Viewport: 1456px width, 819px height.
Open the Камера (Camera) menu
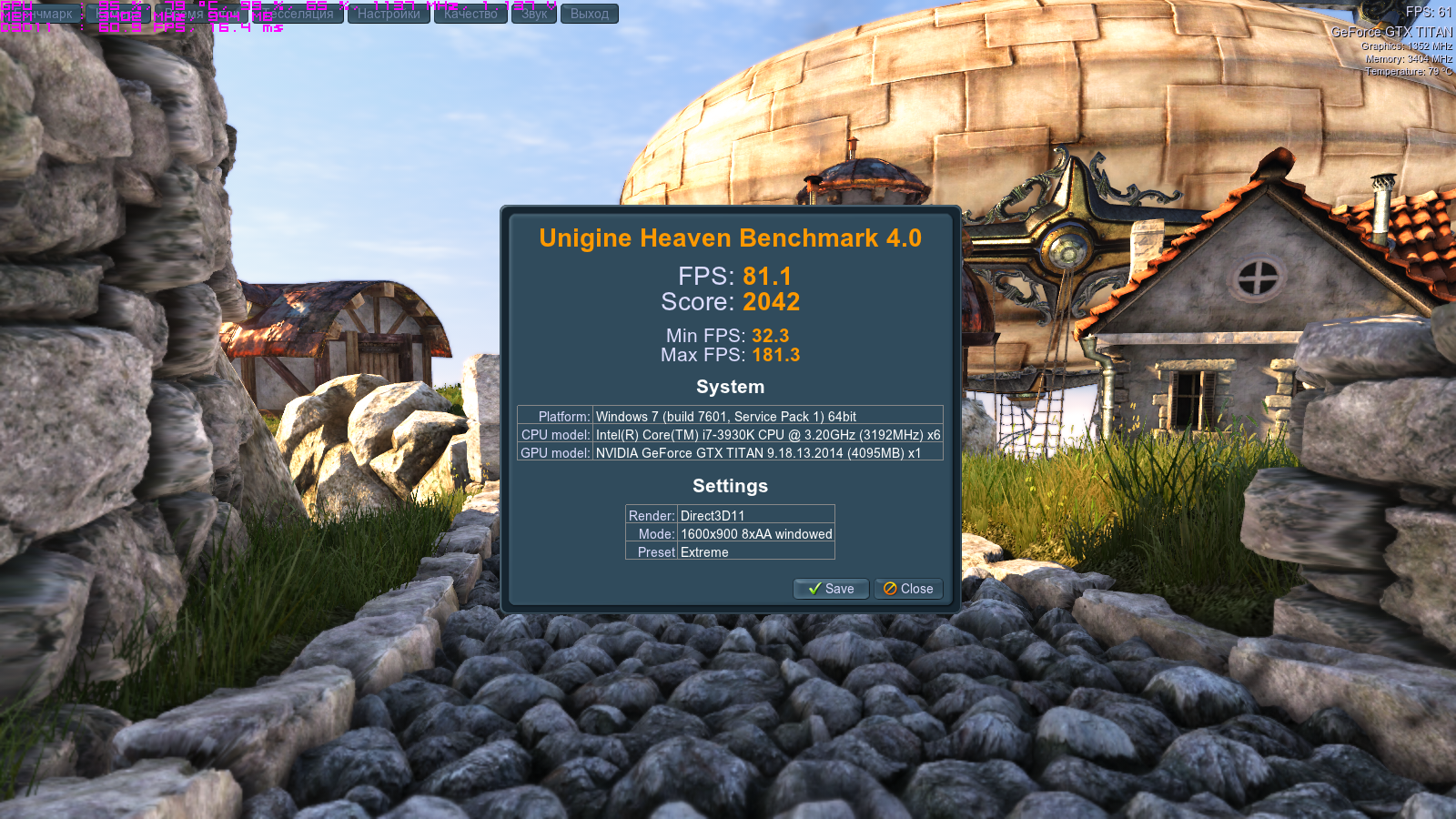tap(118, 14)
